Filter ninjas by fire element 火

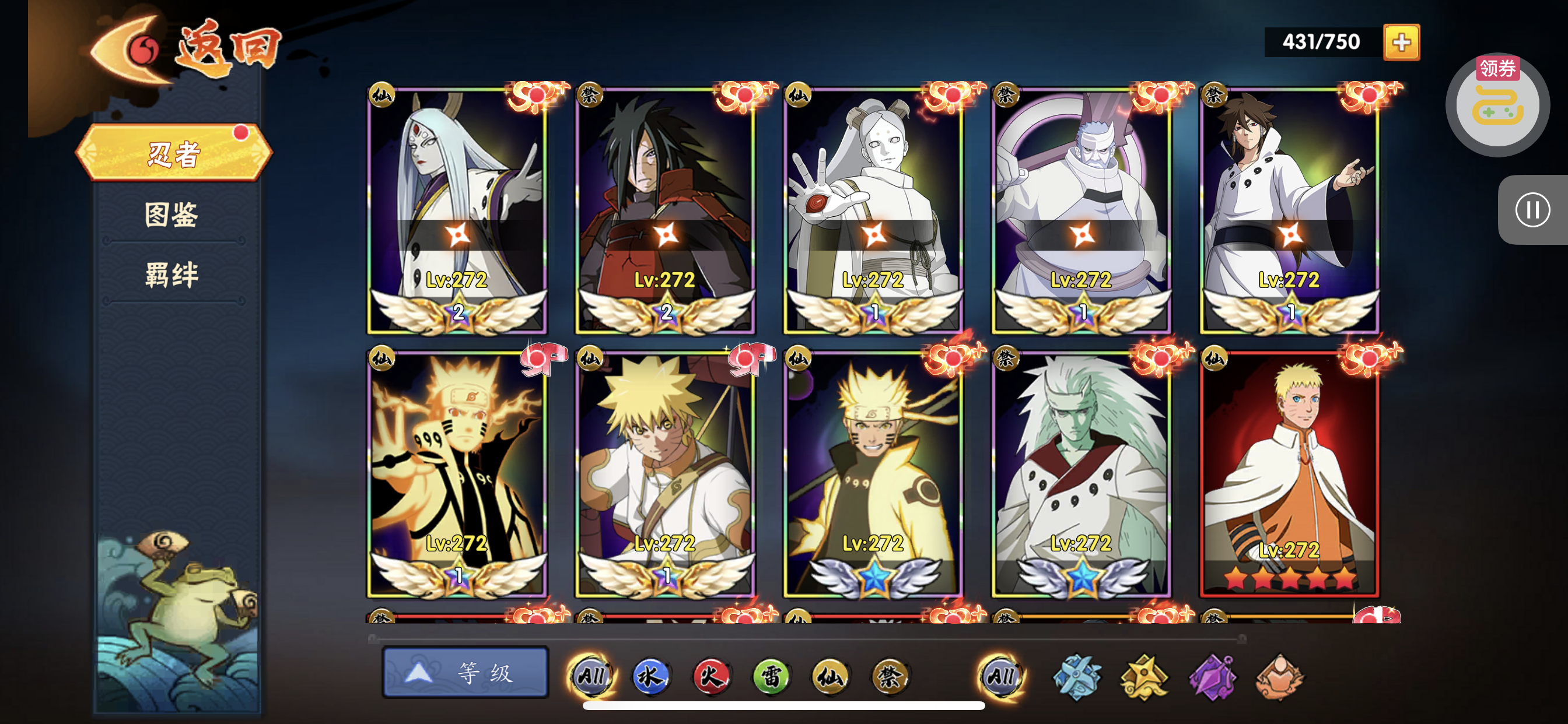click(x=710, y=676)
